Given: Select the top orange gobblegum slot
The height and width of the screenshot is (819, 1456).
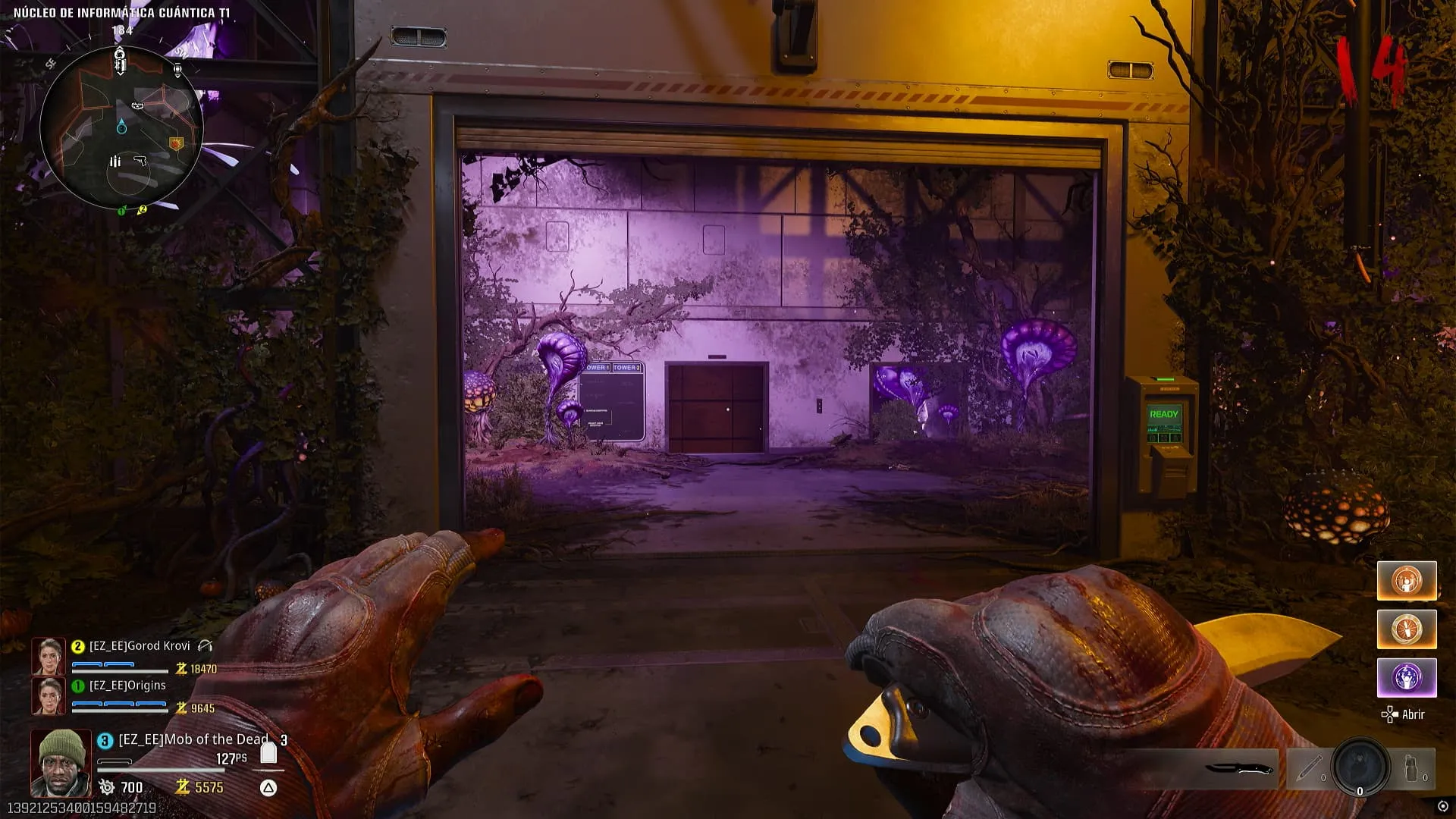Looking at the screenshot, I should pyautogui.click(x=1406, y=581).
